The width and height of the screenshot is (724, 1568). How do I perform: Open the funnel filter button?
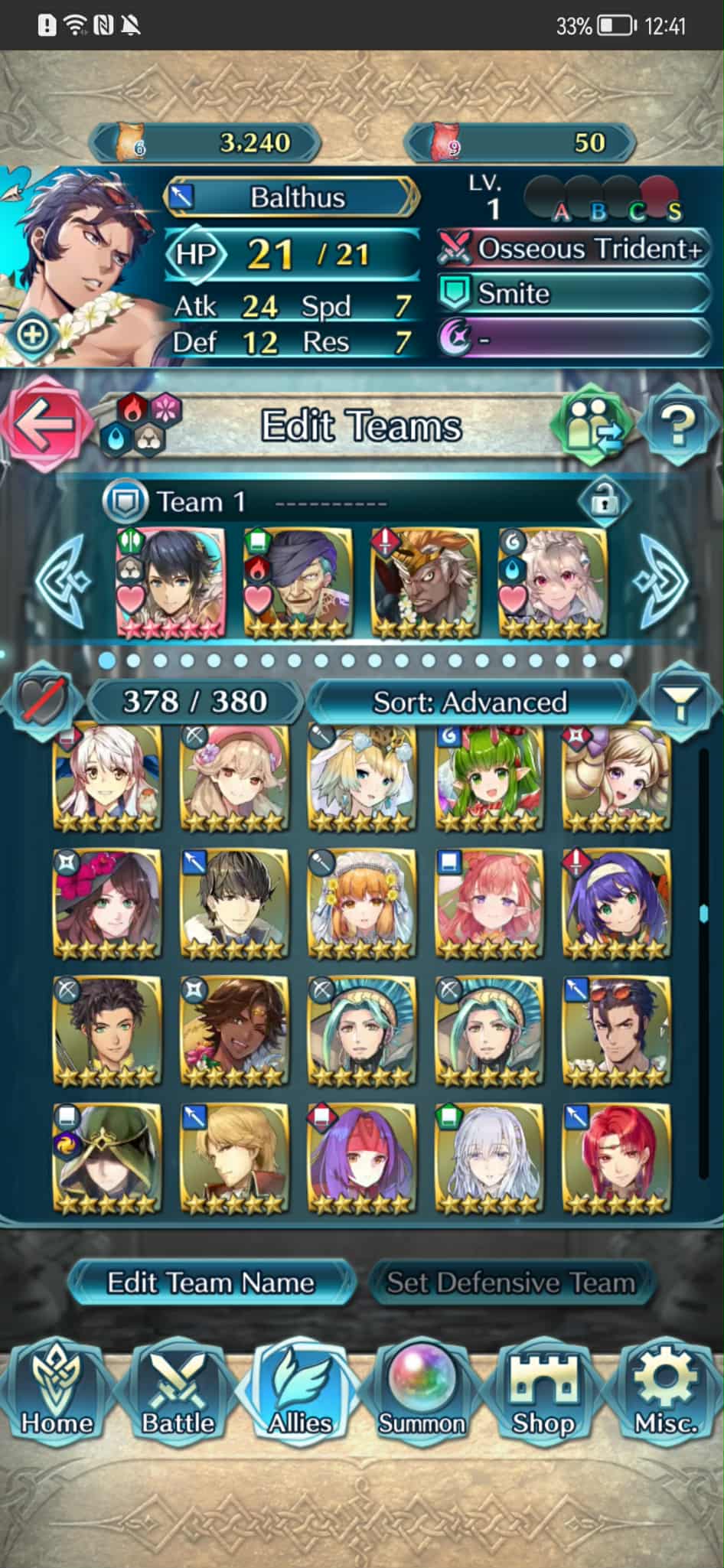click(679, 702)
